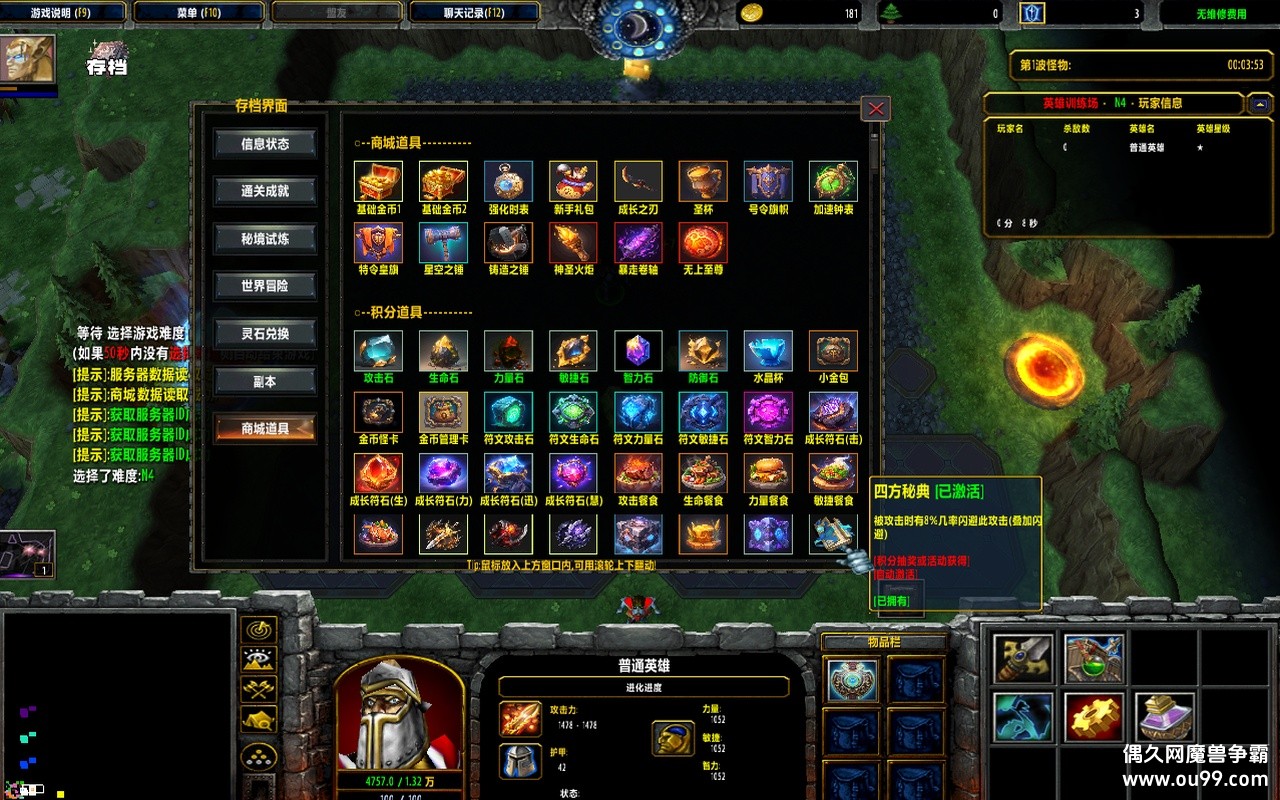Switch to the 通关成就 section

click(265, 191)
